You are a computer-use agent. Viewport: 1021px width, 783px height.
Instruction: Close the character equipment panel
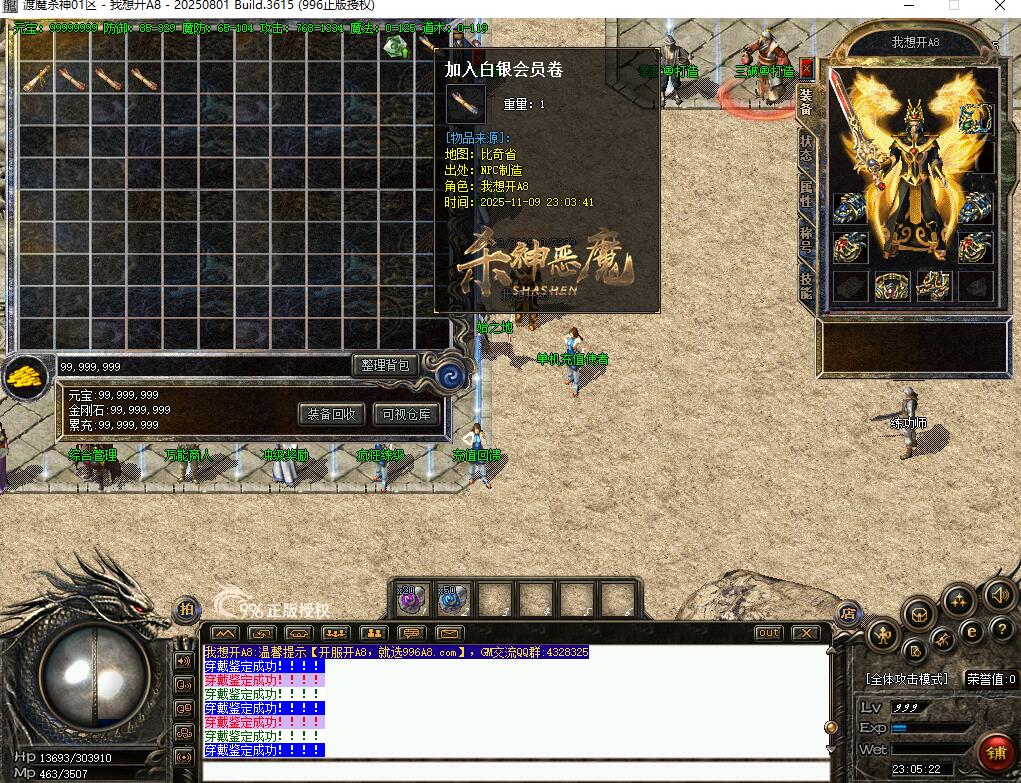point(806,69)
